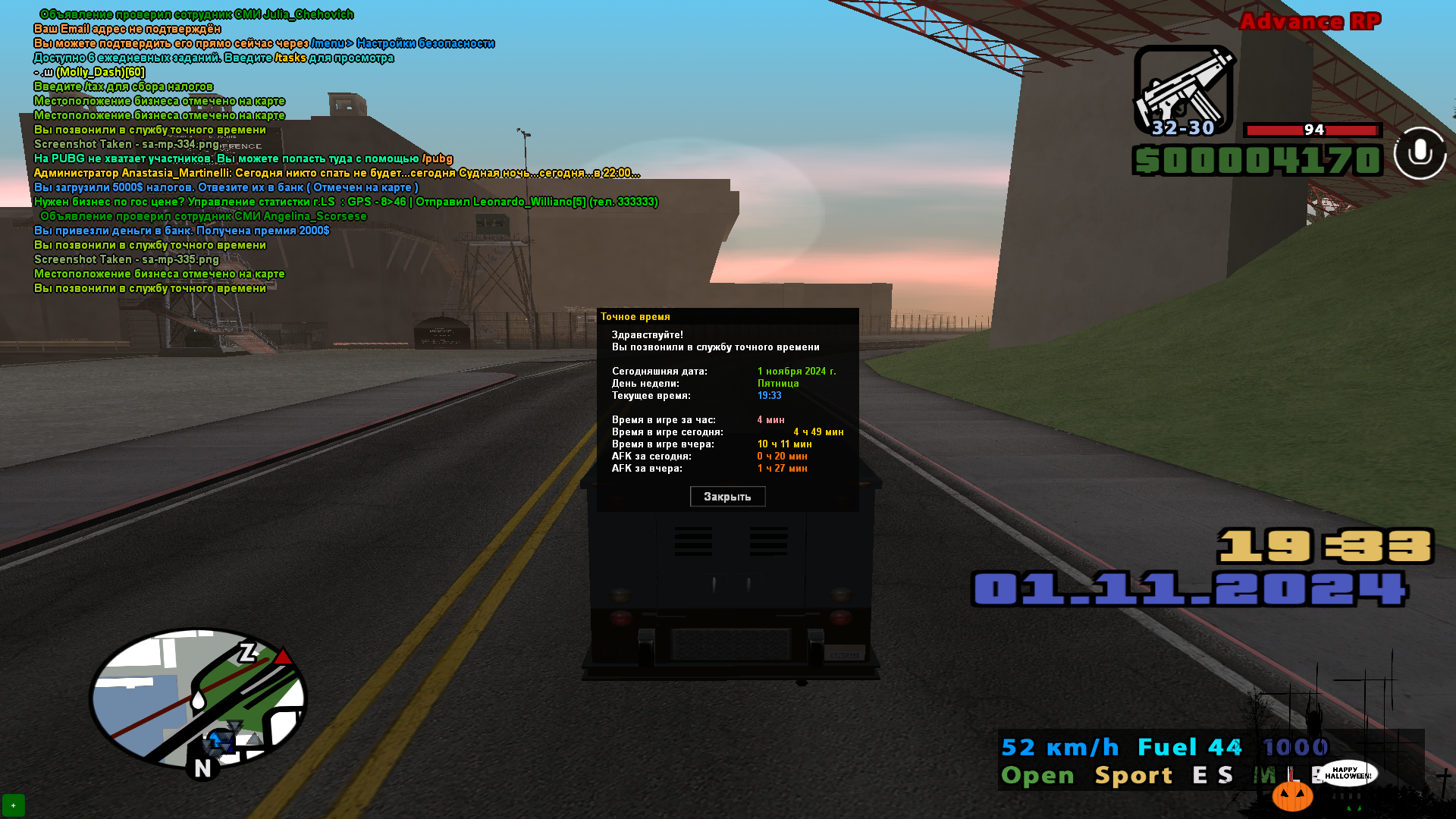Click the small green plus button
1456x819 pixels.
coord(14,805)
